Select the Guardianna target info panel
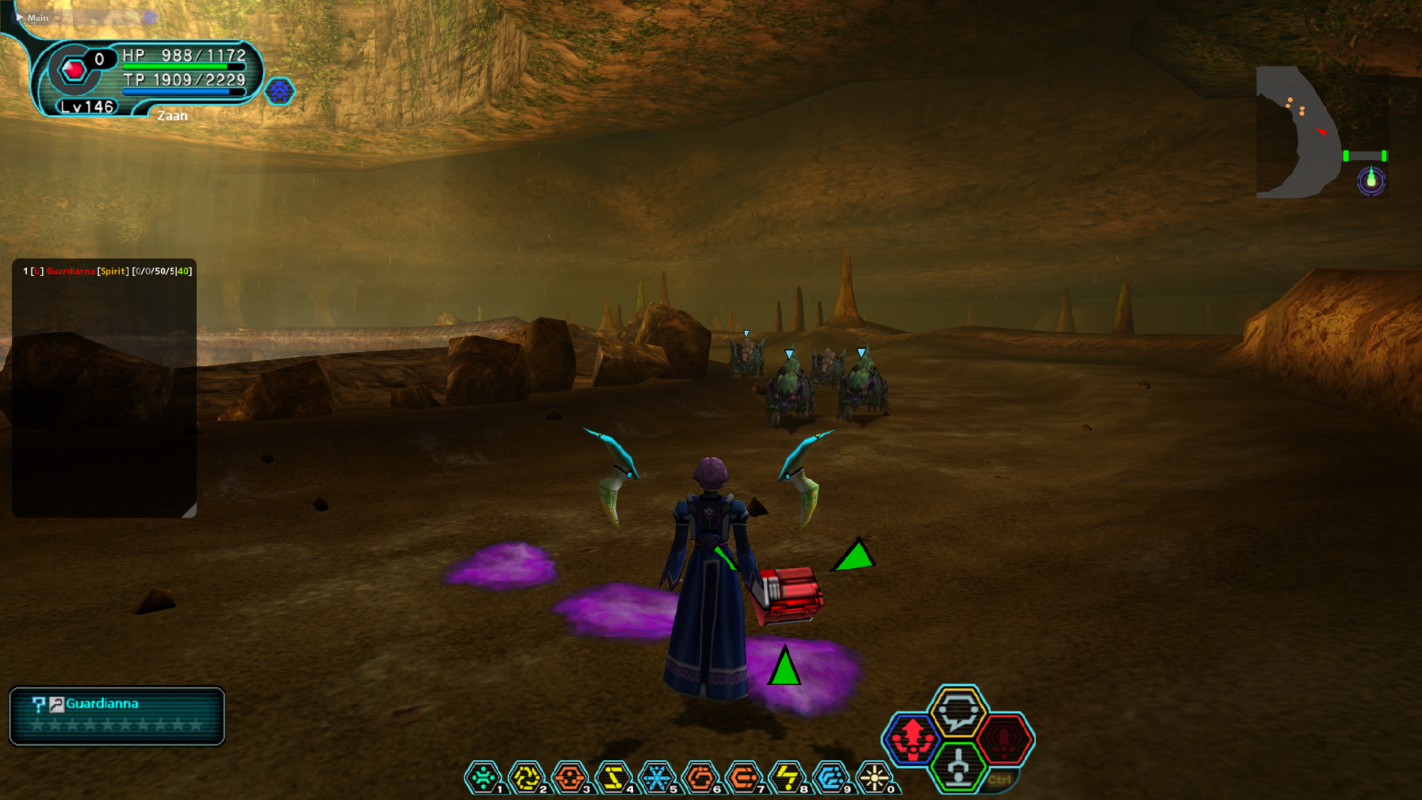Screen dimensions: 1422x800 (117, 716)
